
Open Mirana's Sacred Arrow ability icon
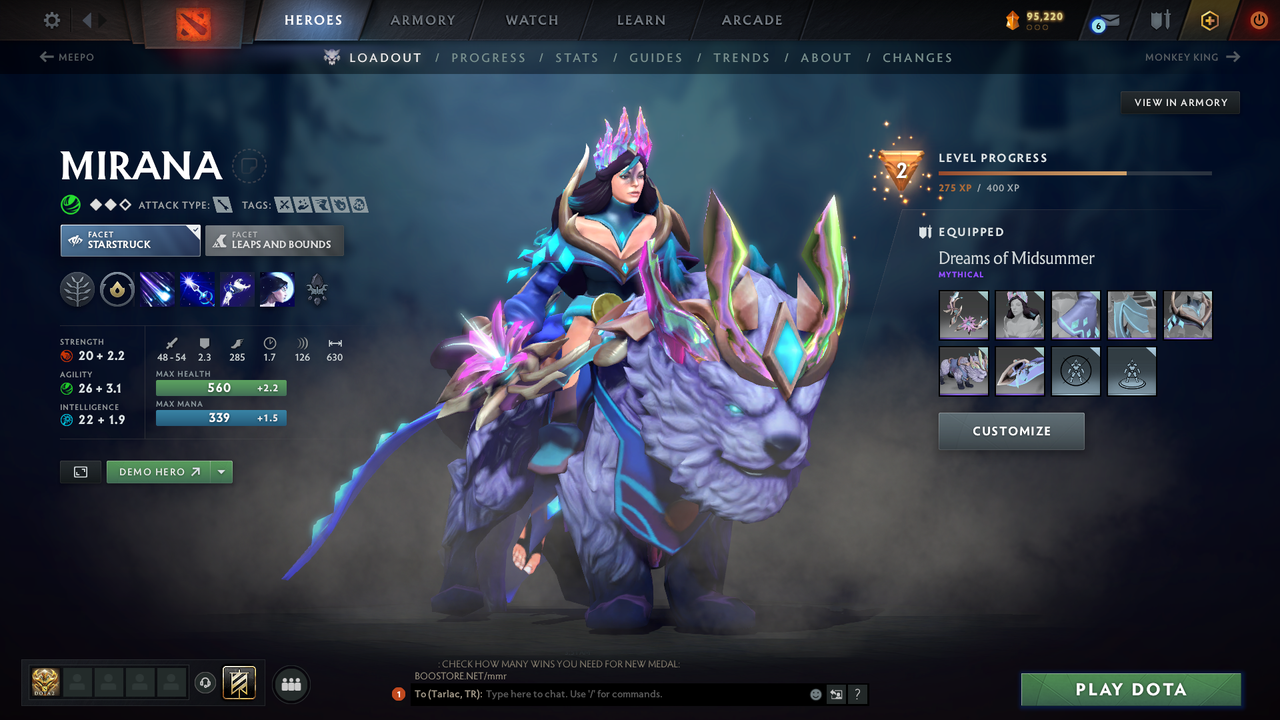(197, 289)
